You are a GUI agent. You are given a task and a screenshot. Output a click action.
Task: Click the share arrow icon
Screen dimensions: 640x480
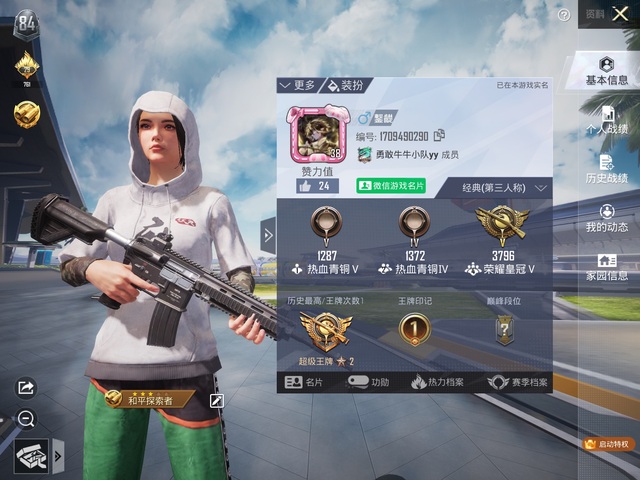point(26,387)
